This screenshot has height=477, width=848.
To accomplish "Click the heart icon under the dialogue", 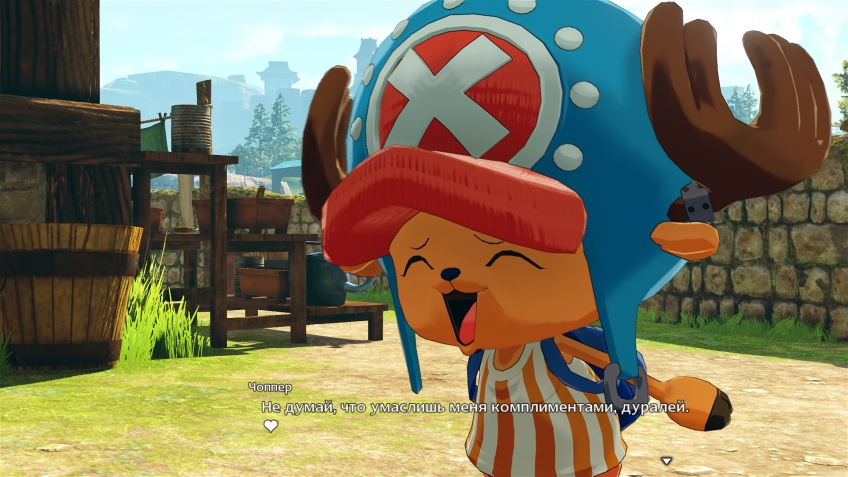I will 270,426.
